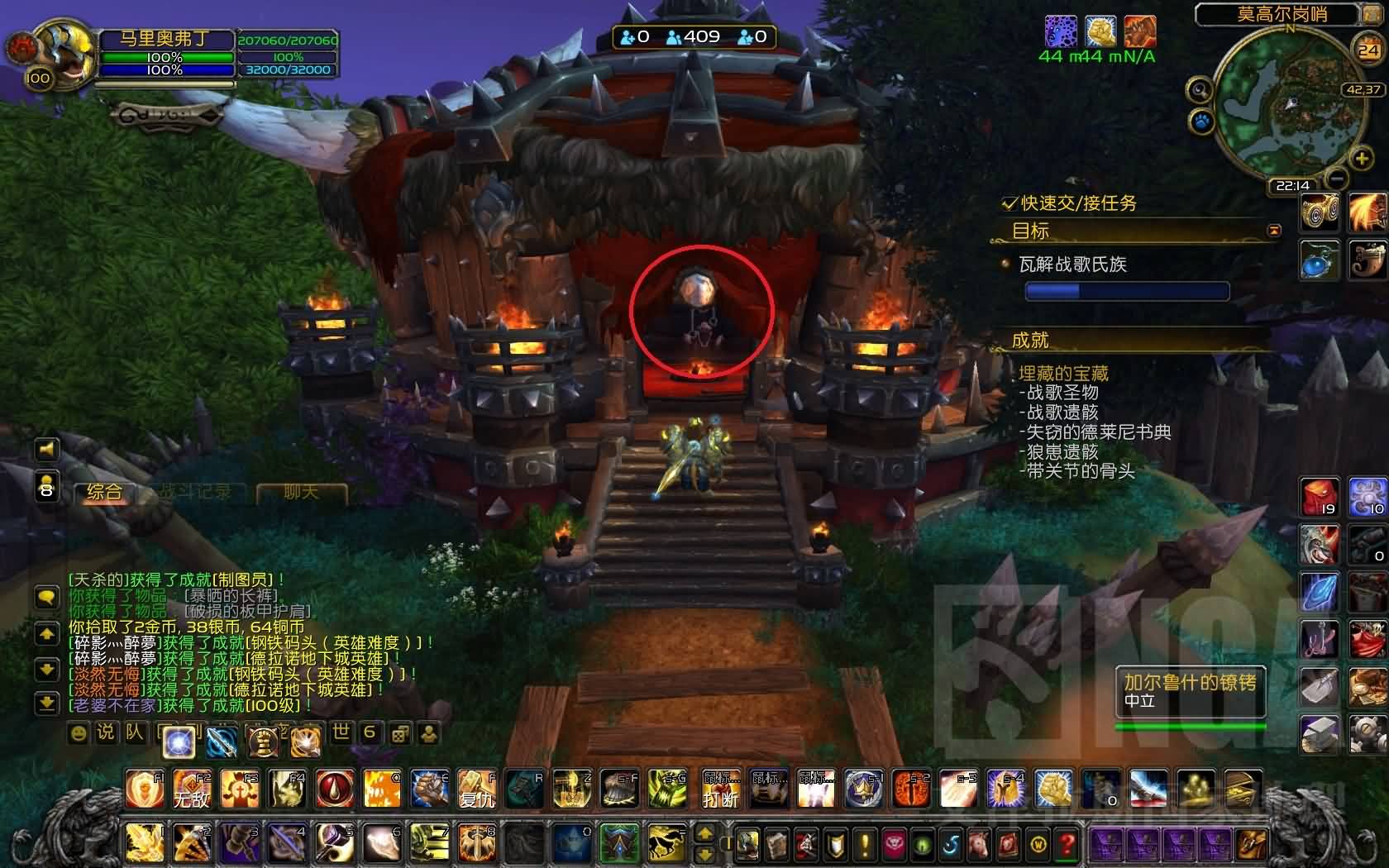Open the backpack bag slot
Screen dimensions: 1389x868
coord(1252,844)
